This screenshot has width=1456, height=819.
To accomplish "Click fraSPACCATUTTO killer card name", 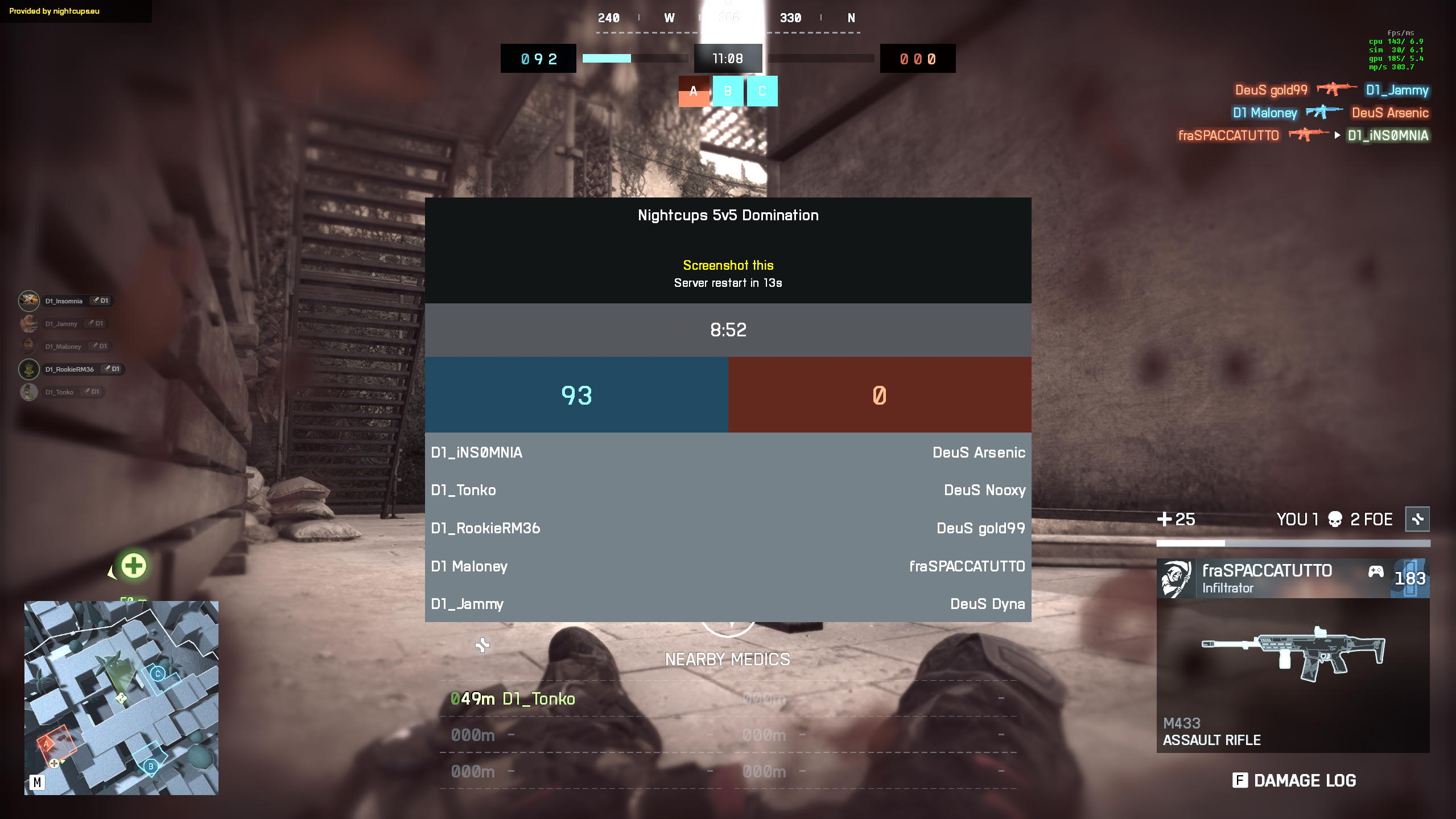I will click(1267, 571).
